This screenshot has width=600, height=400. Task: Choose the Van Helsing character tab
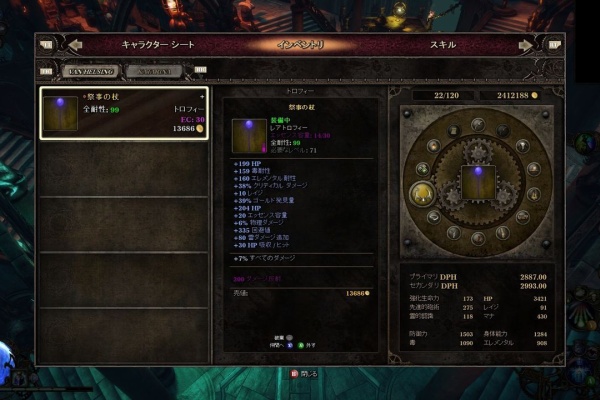coord(92,71)
